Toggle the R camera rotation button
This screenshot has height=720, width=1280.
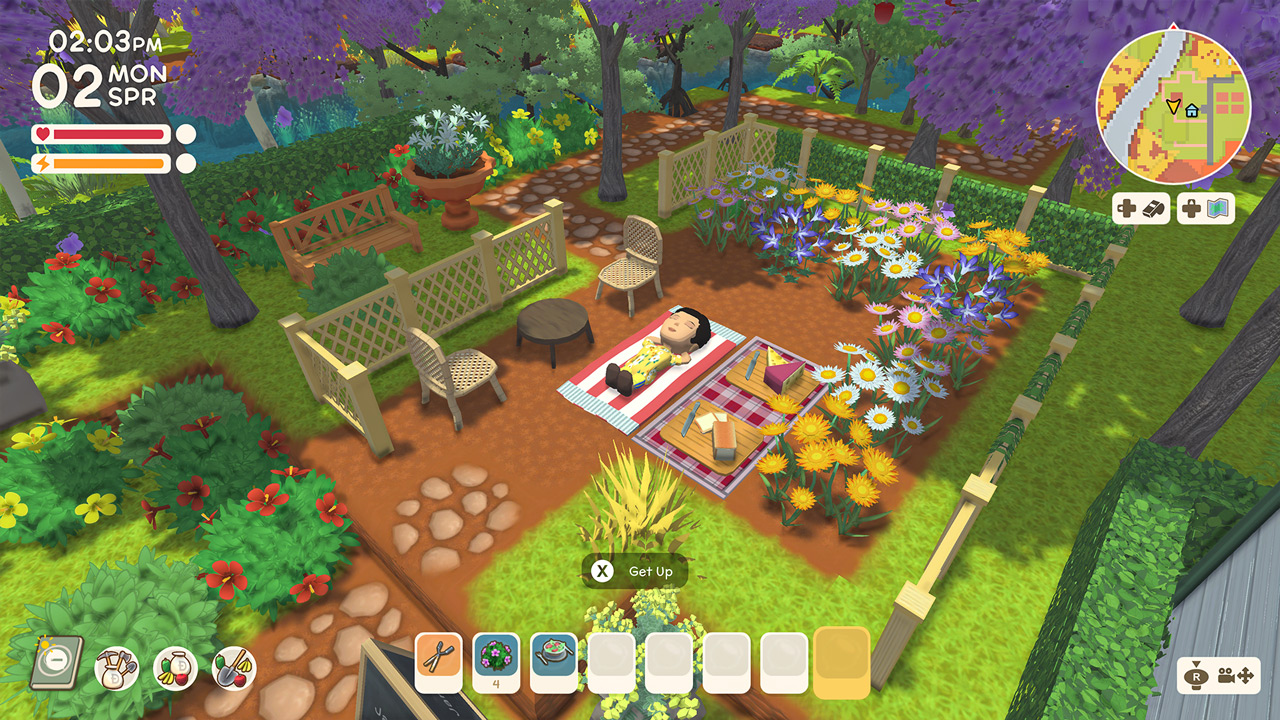(x=1197, y=677)
